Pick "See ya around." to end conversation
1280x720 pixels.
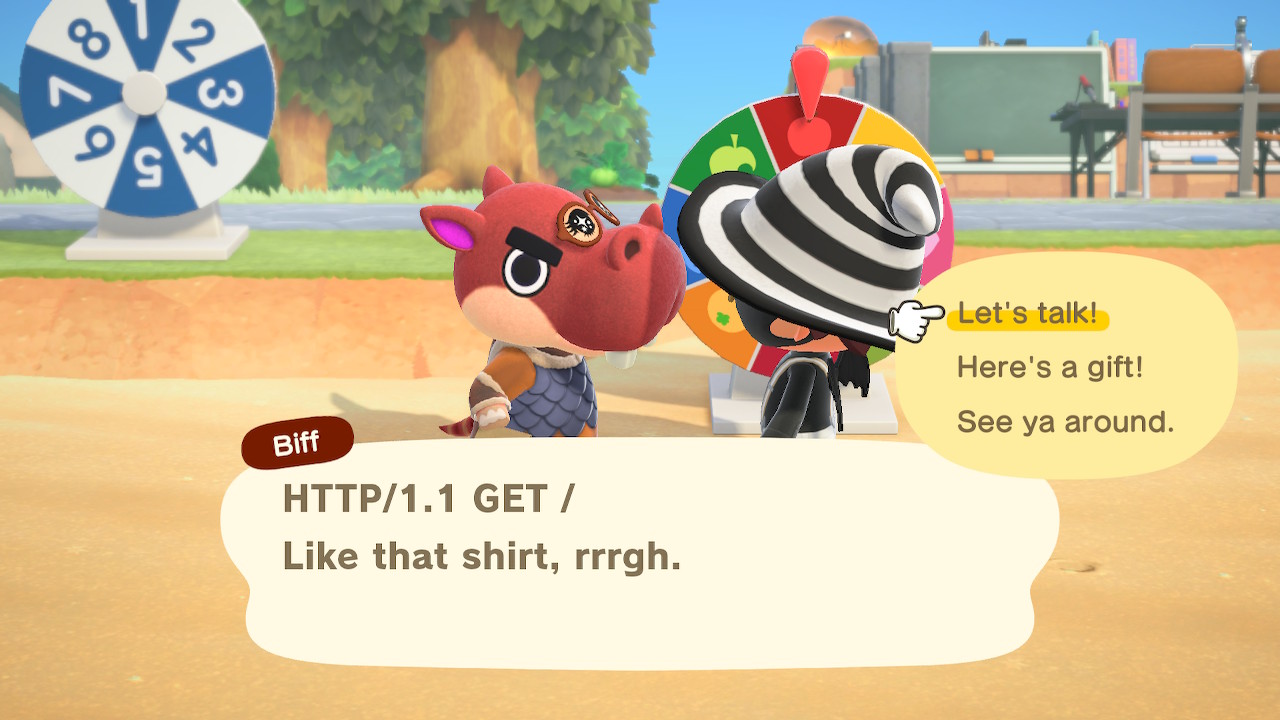tap(1065, 422)
